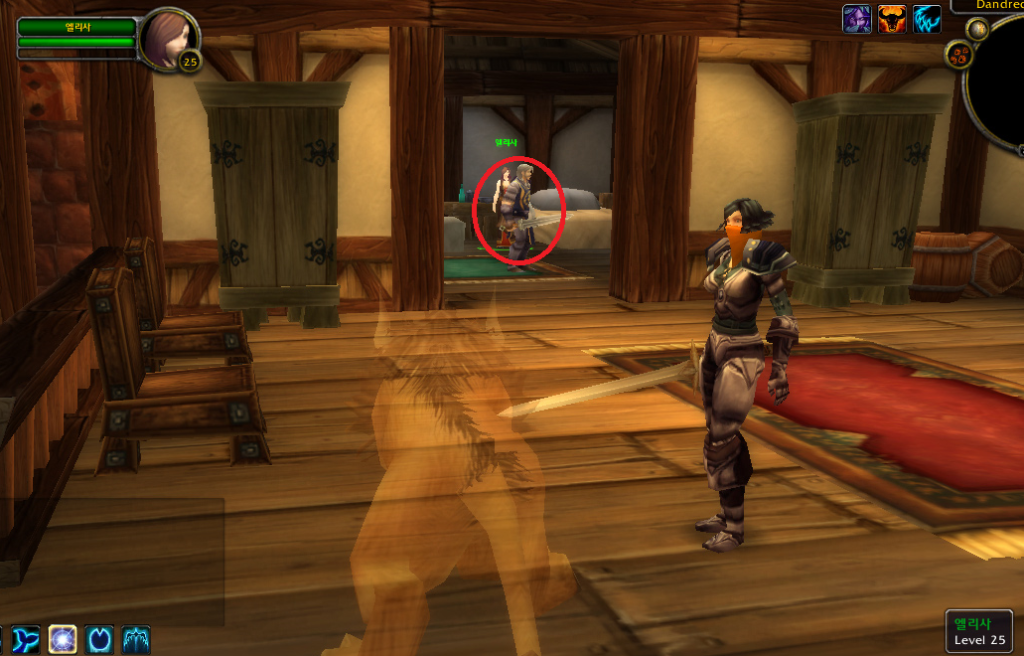Click the Dandred zone name label
This screenshot has width=1024, height=656.
(990, 5)
